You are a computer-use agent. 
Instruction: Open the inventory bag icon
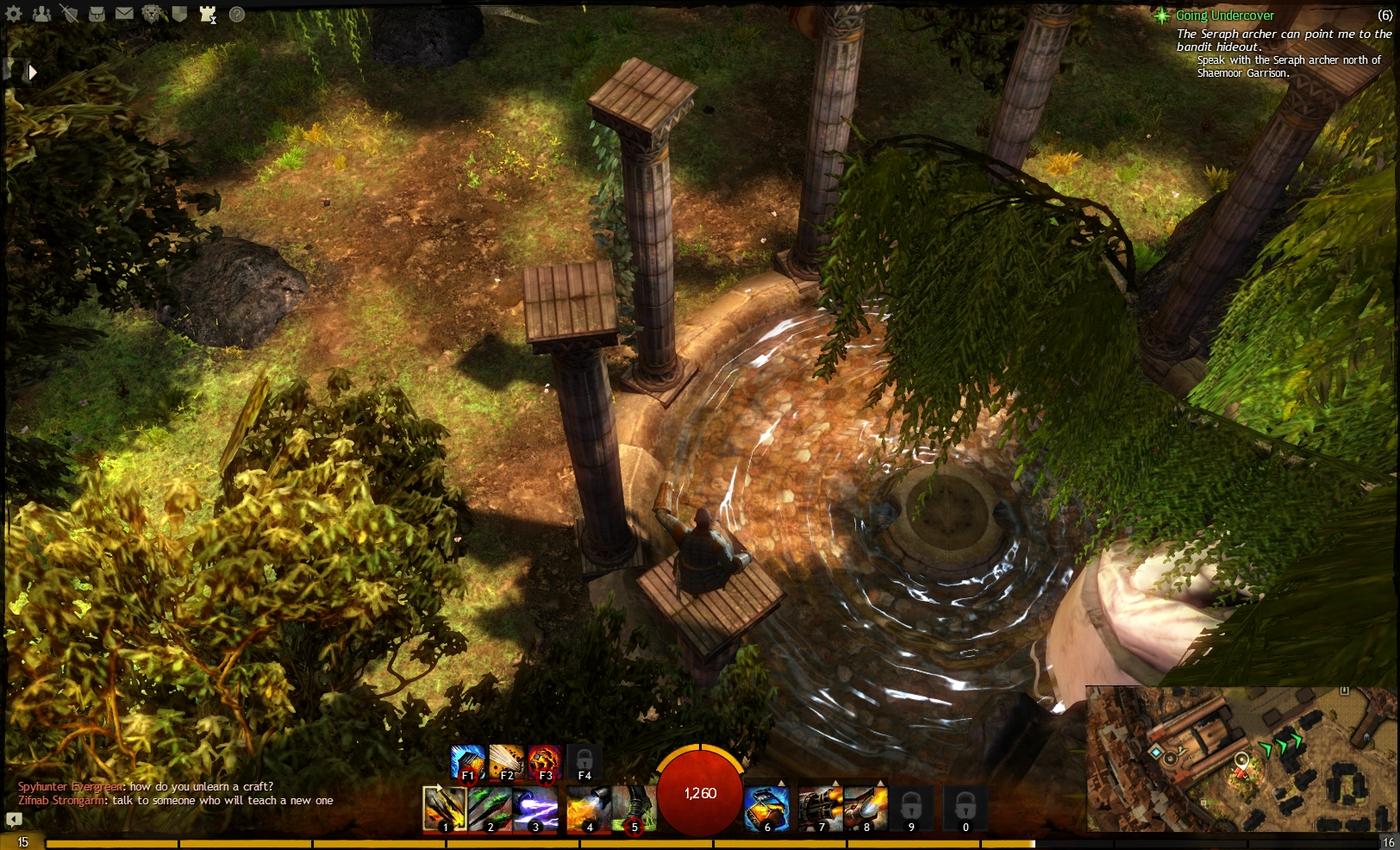[x=97, y=15]
